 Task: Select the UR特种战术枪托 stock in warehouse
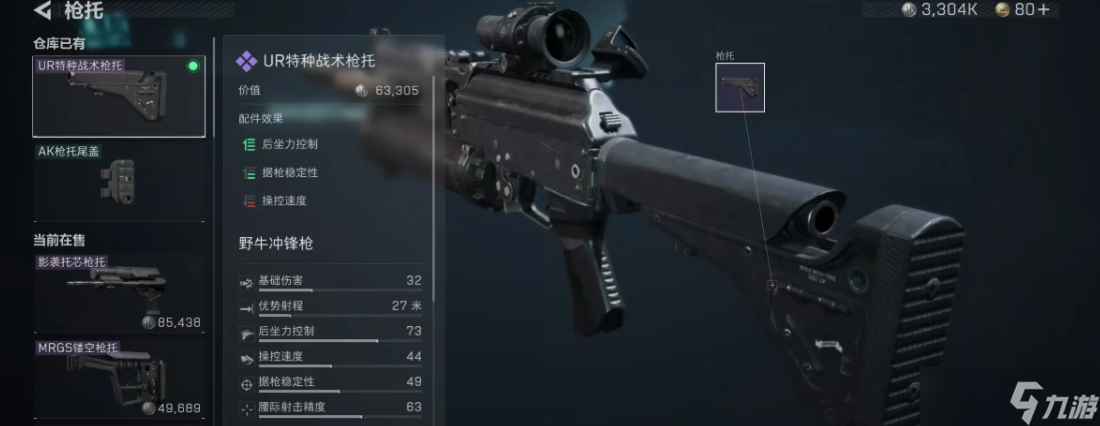[118, 96]
